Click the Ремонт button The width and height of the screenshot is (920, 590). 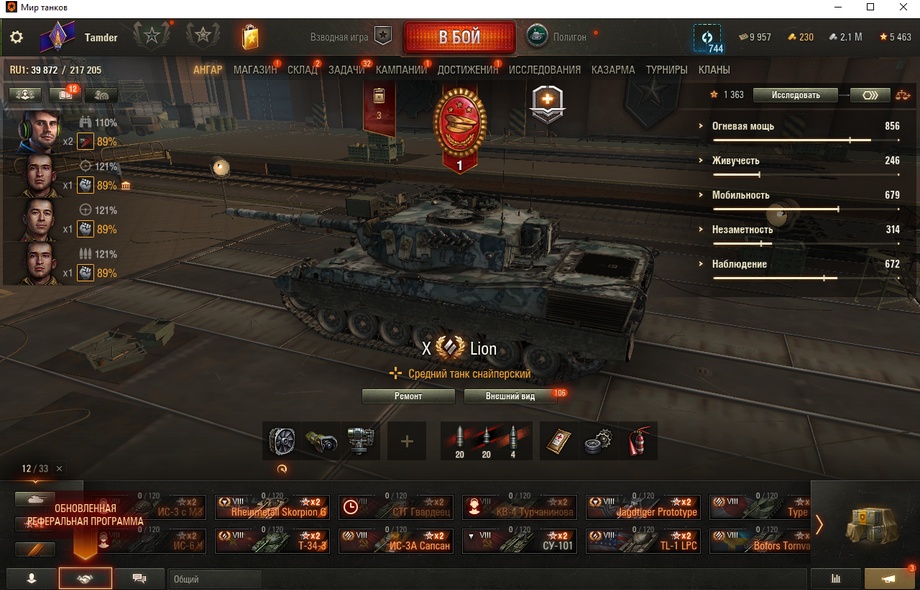408,396
